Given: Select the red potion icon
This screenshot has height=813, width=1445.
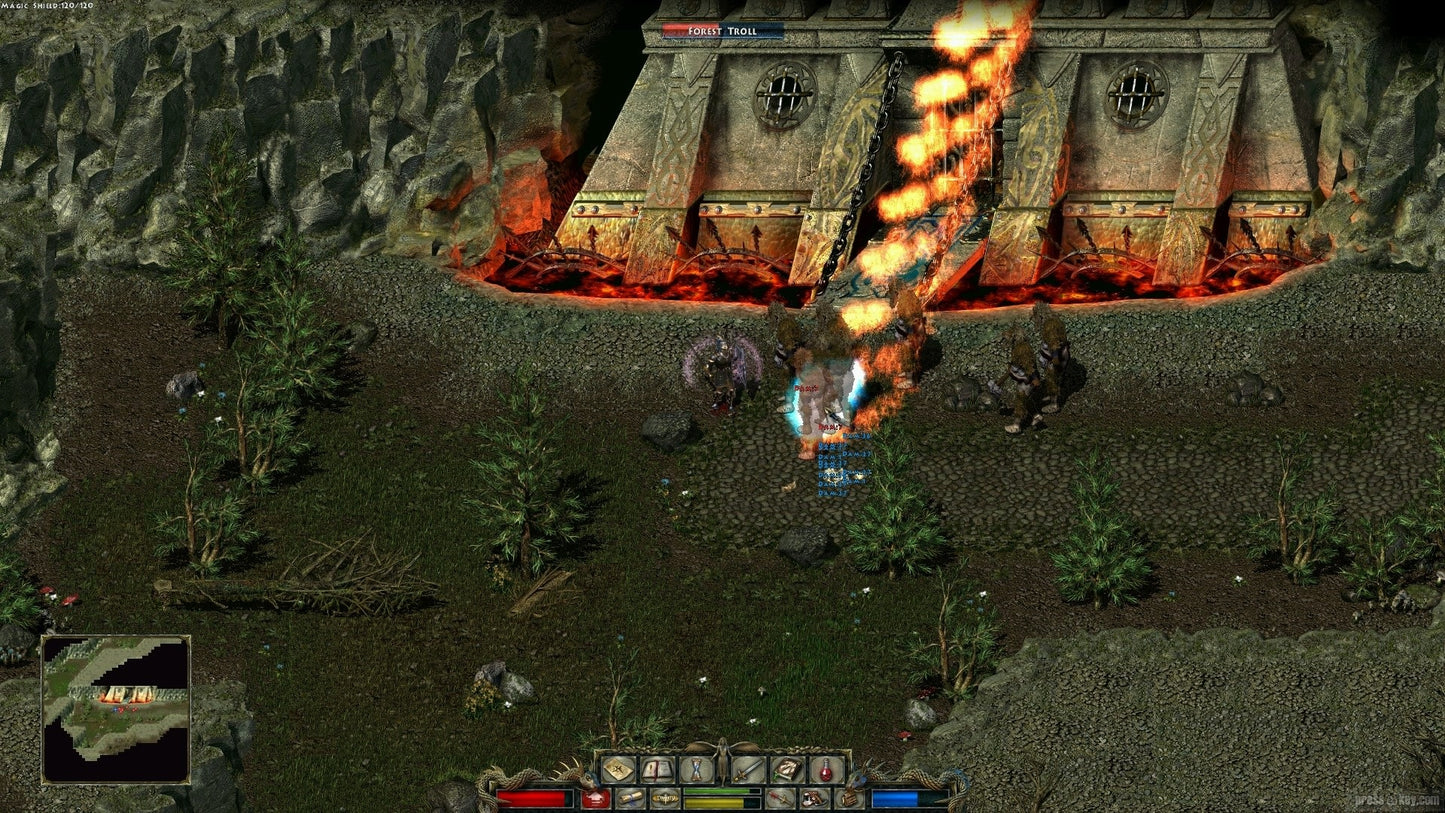Looking at the screenshot, I should [x=825, y=770].
